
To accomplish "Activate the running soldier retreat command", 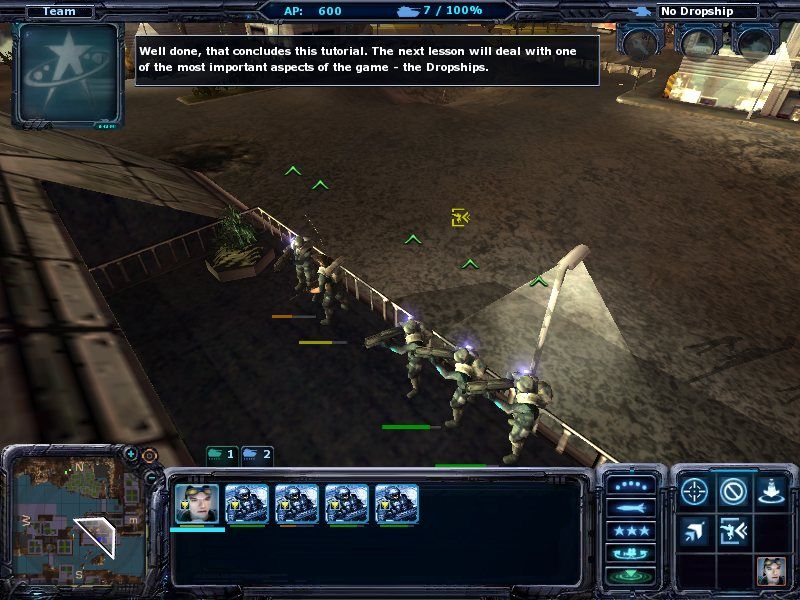I will click(733, 531).
